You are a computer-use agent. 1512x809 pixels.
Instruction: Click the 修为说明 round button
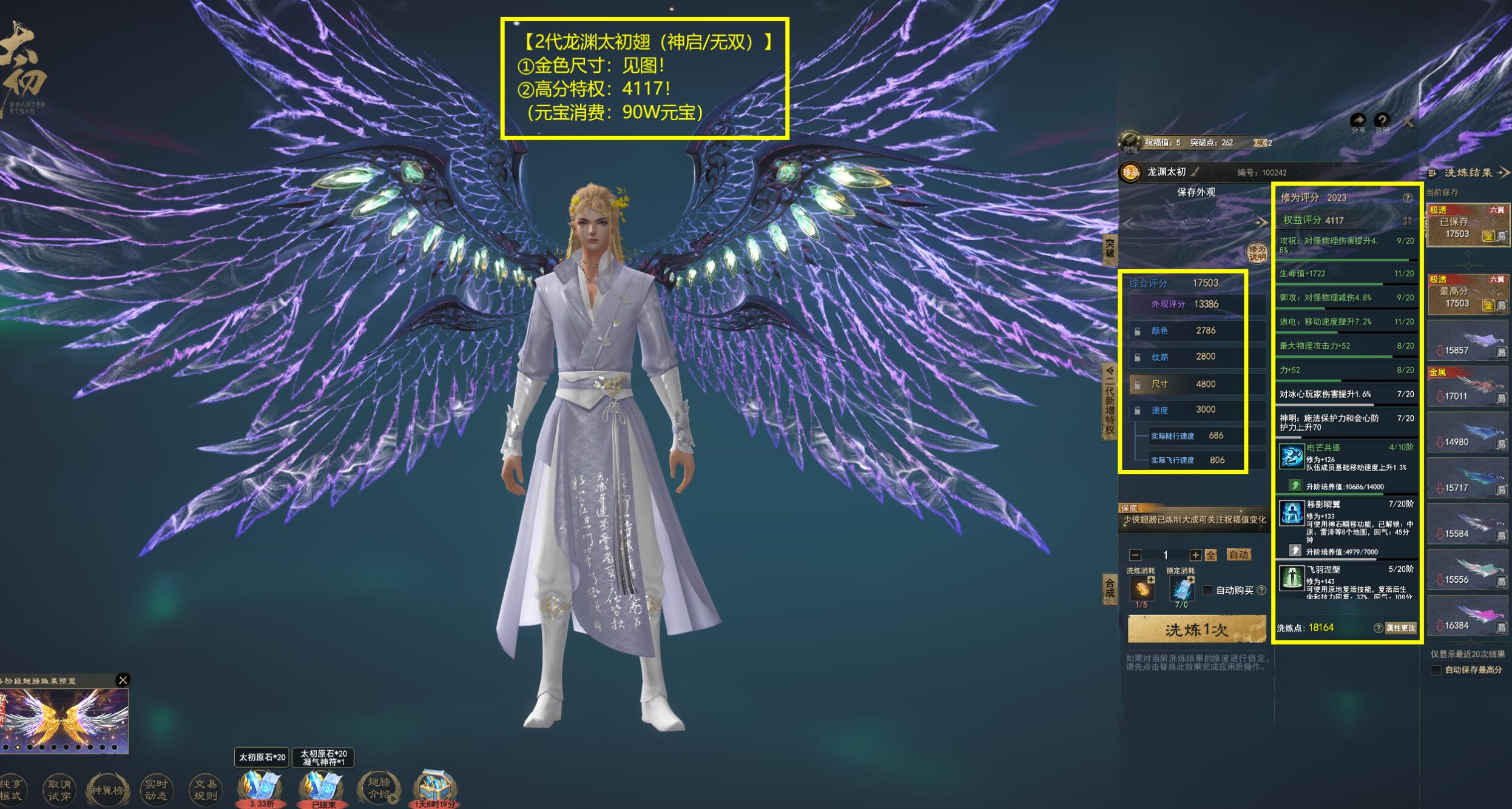coord(1257,253)
